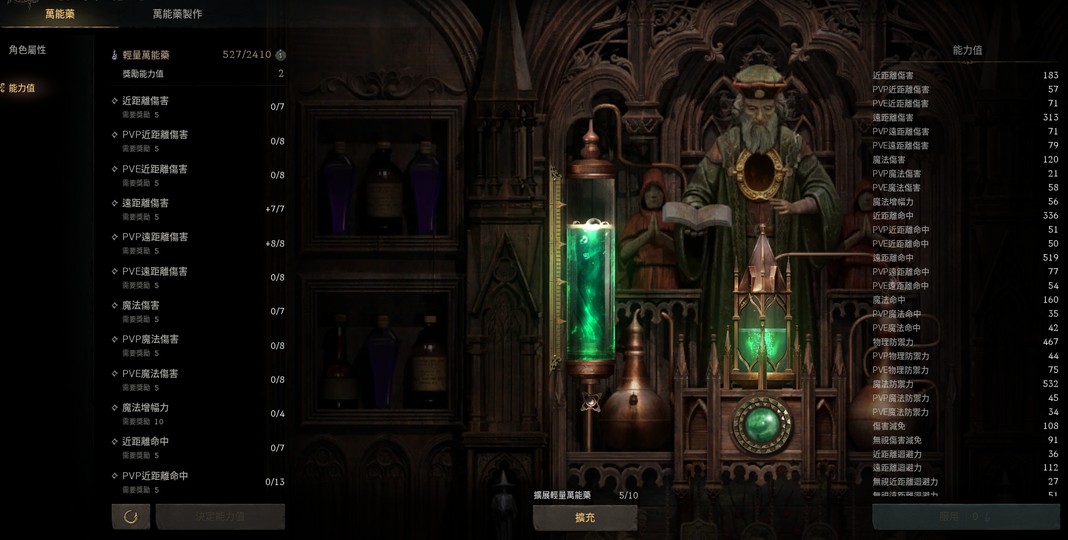Select the PVE魔法傷害 stat row
This screenshot has height=540, width=1068.
[198, 379]
